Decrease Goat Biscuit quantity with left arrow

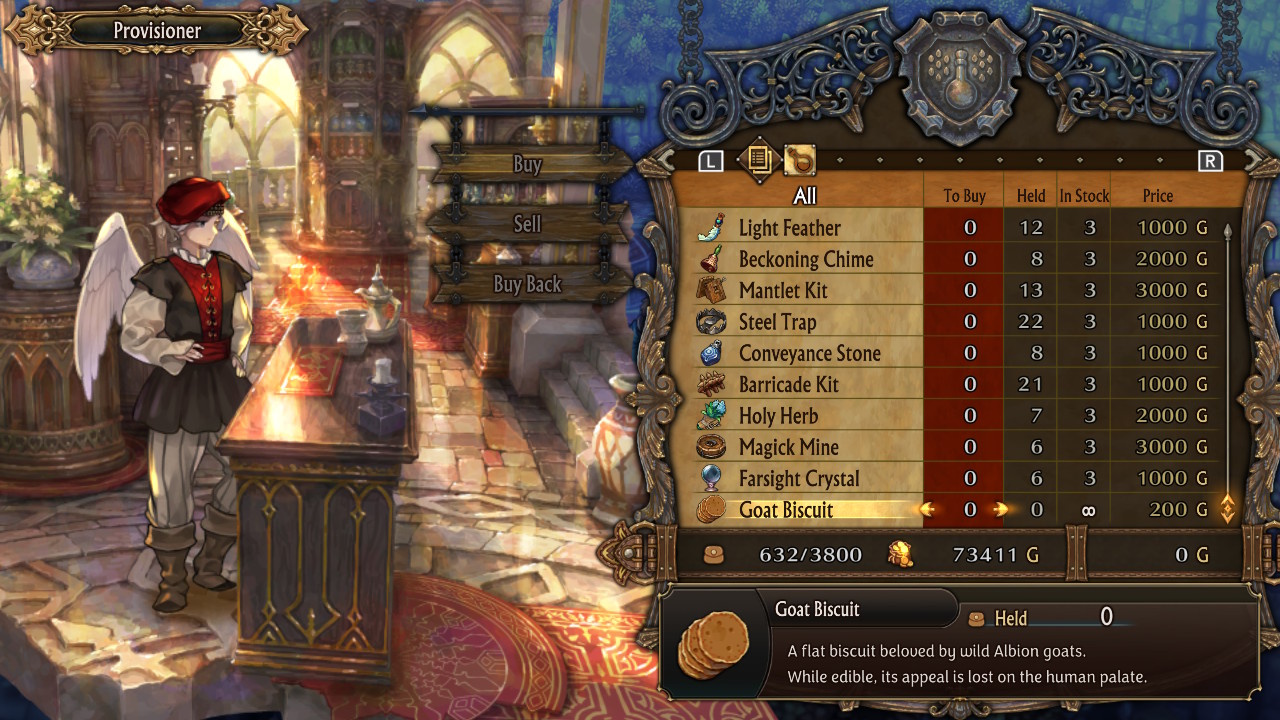[x=928, y=510]
